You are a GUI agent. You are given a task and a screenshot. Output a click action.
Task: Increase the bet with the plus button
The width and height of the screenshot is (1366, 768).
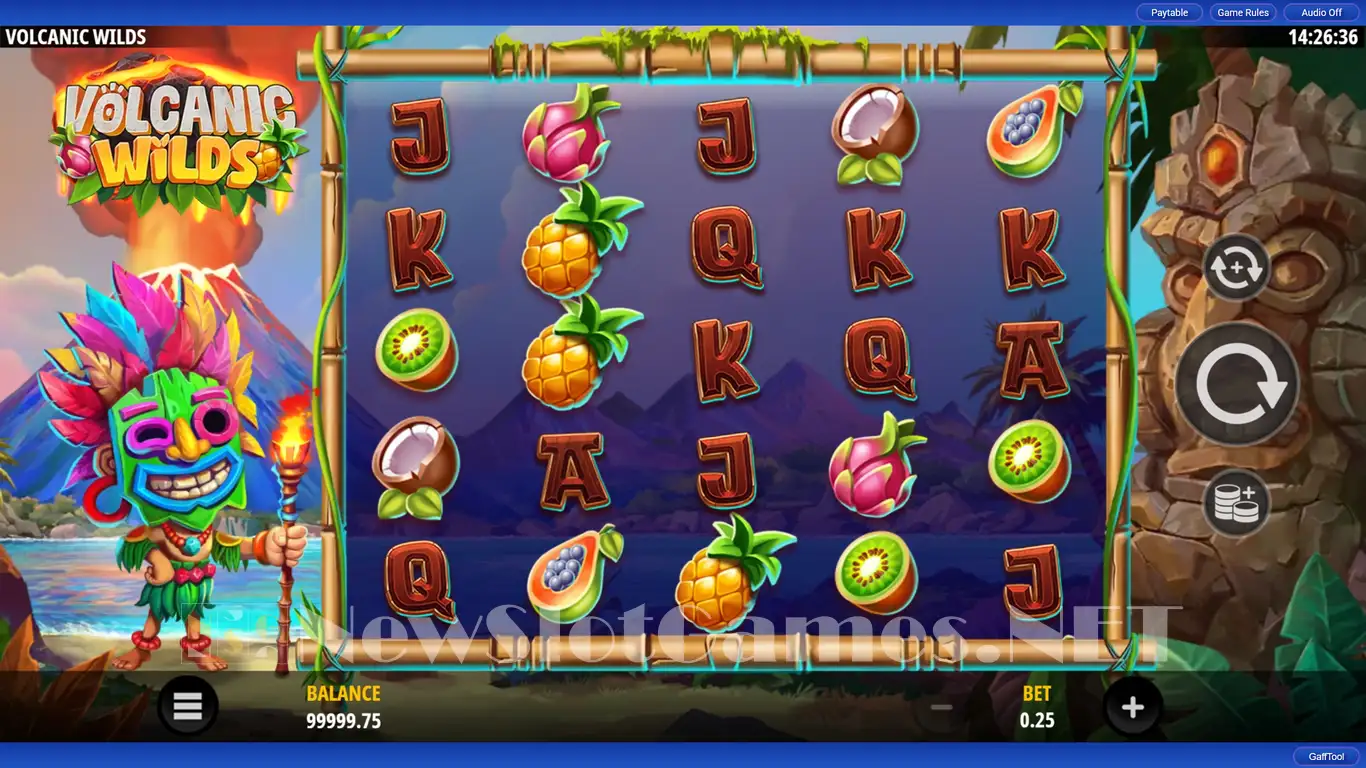(x=1132, y=708)
